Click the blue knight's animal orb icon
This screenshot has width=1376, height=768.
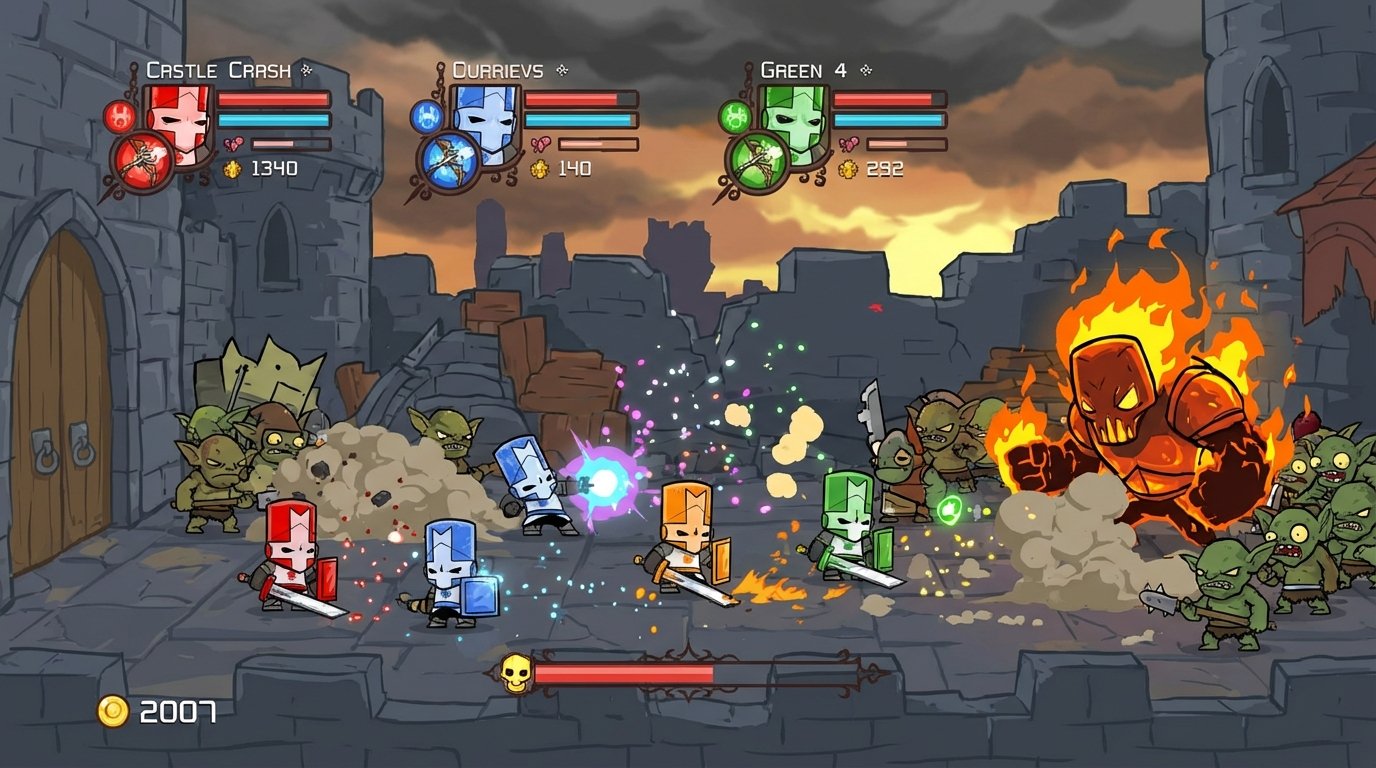[x=426, y=117]
